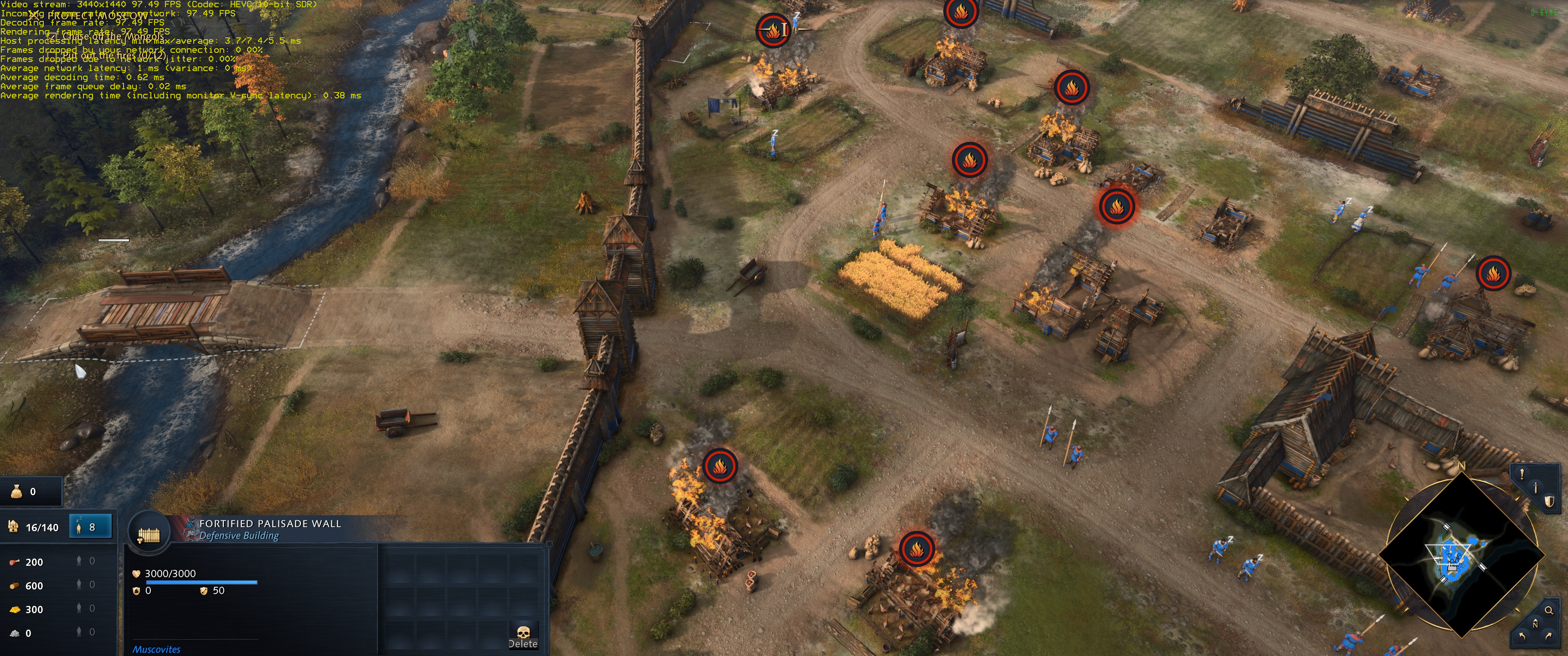Rotate camera with the right curved arrow

1548,636
